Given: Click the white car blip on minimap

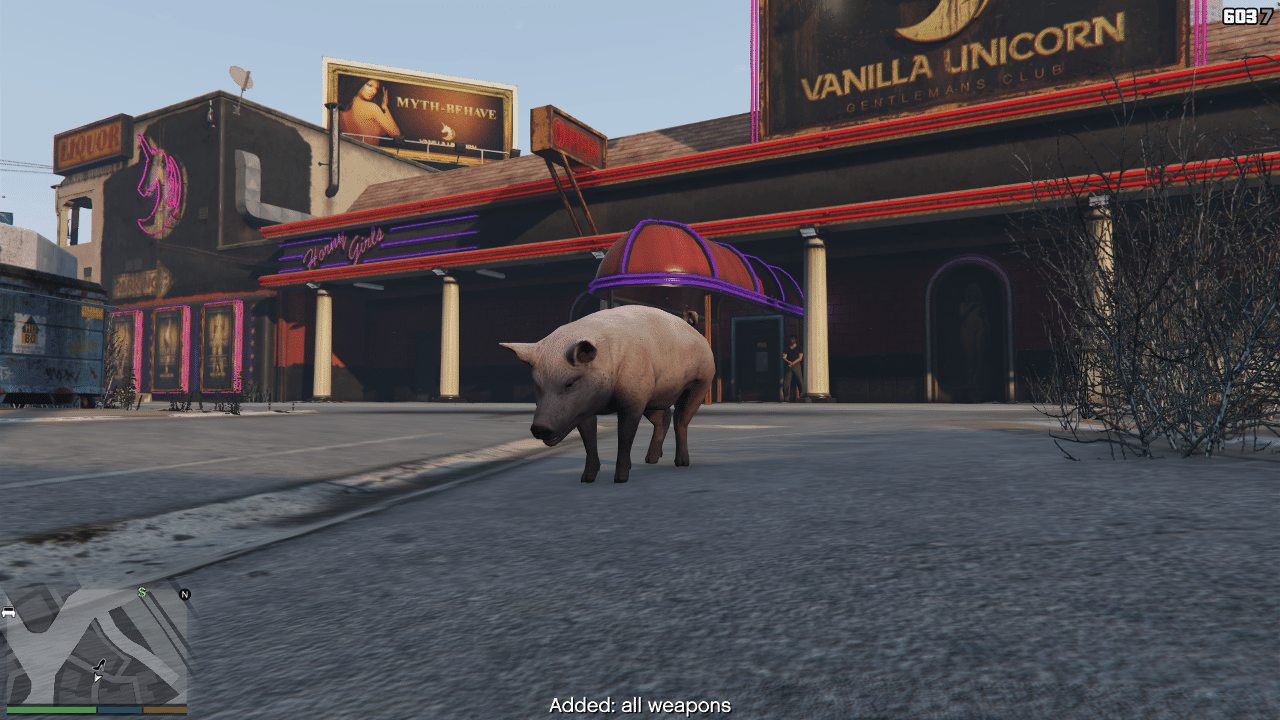Looking at the screenshot, I should [x=9, y=611].
